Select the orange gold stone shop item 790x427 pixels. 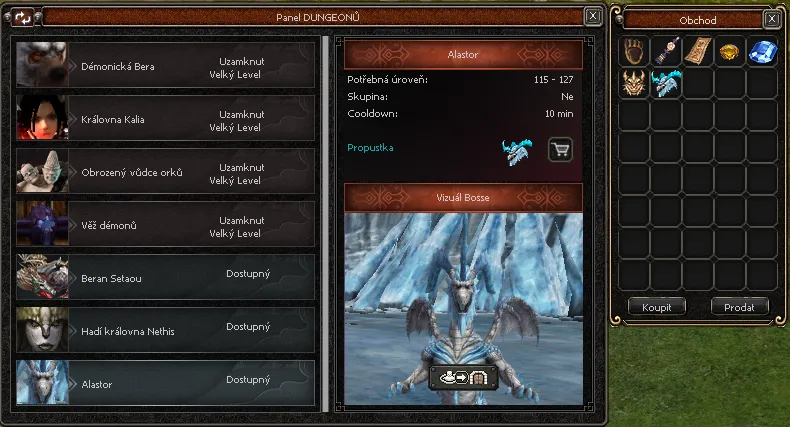729,52
